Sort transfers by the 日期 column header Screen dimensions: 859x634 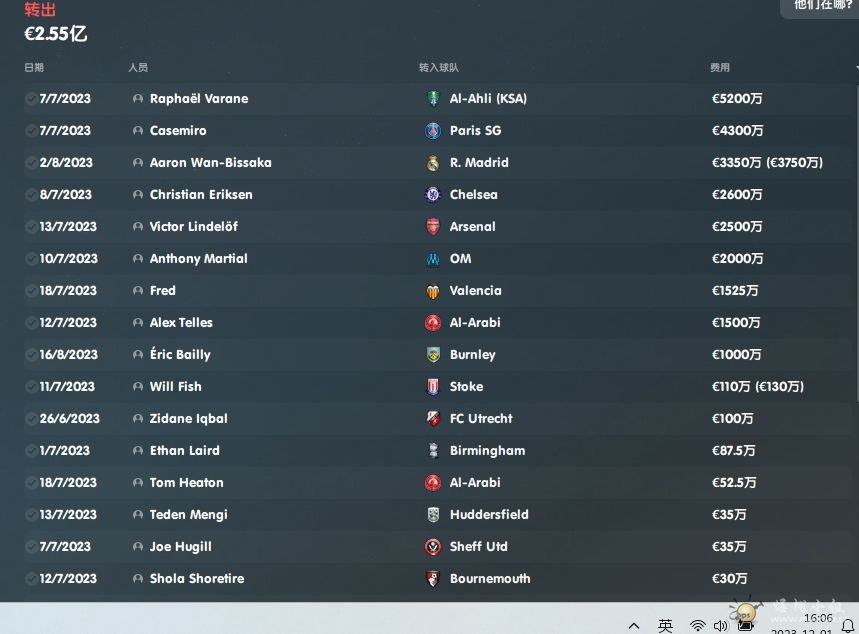pos(34,68)
